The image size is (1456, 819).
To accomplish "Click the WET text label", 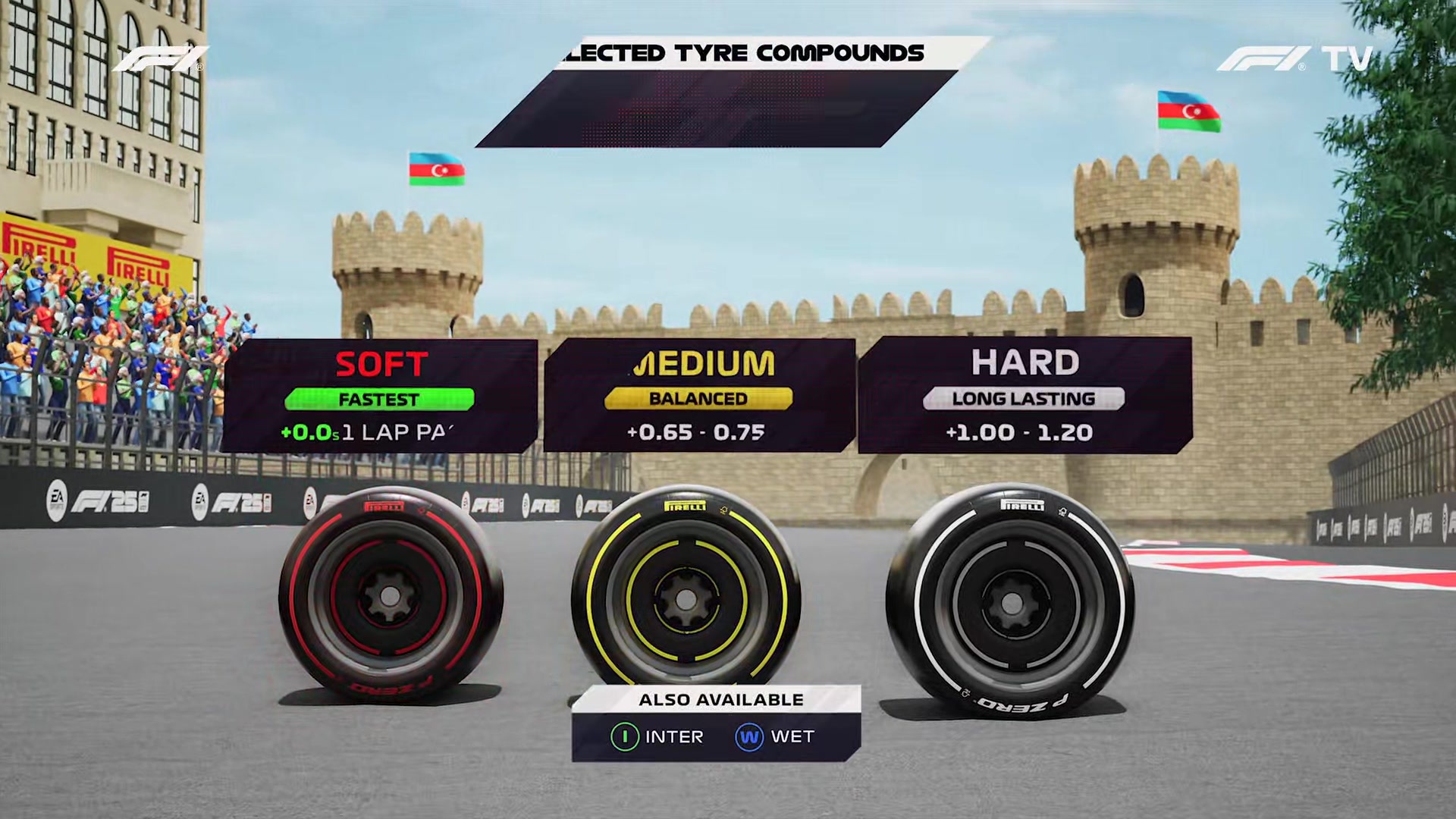I will 792,736.
